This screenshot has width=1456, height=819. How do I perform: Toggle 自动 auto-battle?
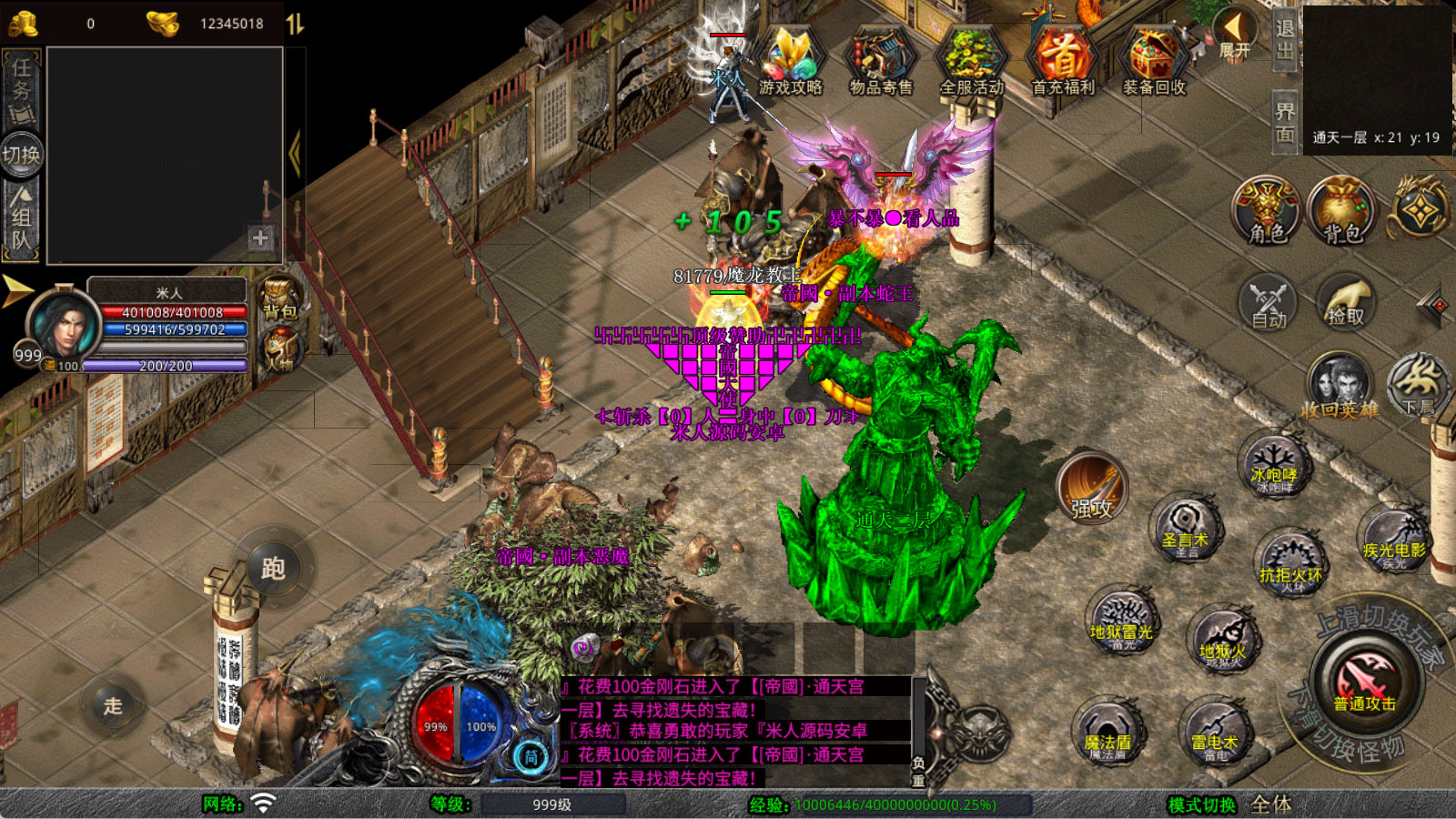pos(1268,301)
